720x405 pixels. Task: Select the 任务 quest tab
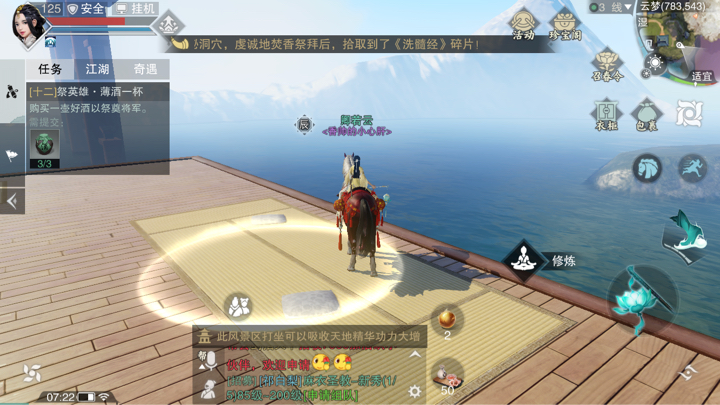50,69
